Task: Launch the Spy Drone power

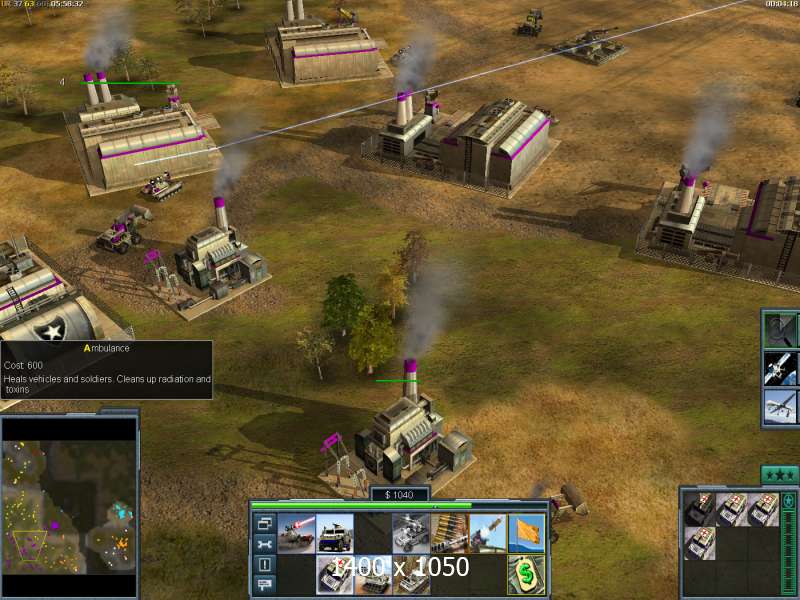Action: pyautogui.click(x=780, y=406)
